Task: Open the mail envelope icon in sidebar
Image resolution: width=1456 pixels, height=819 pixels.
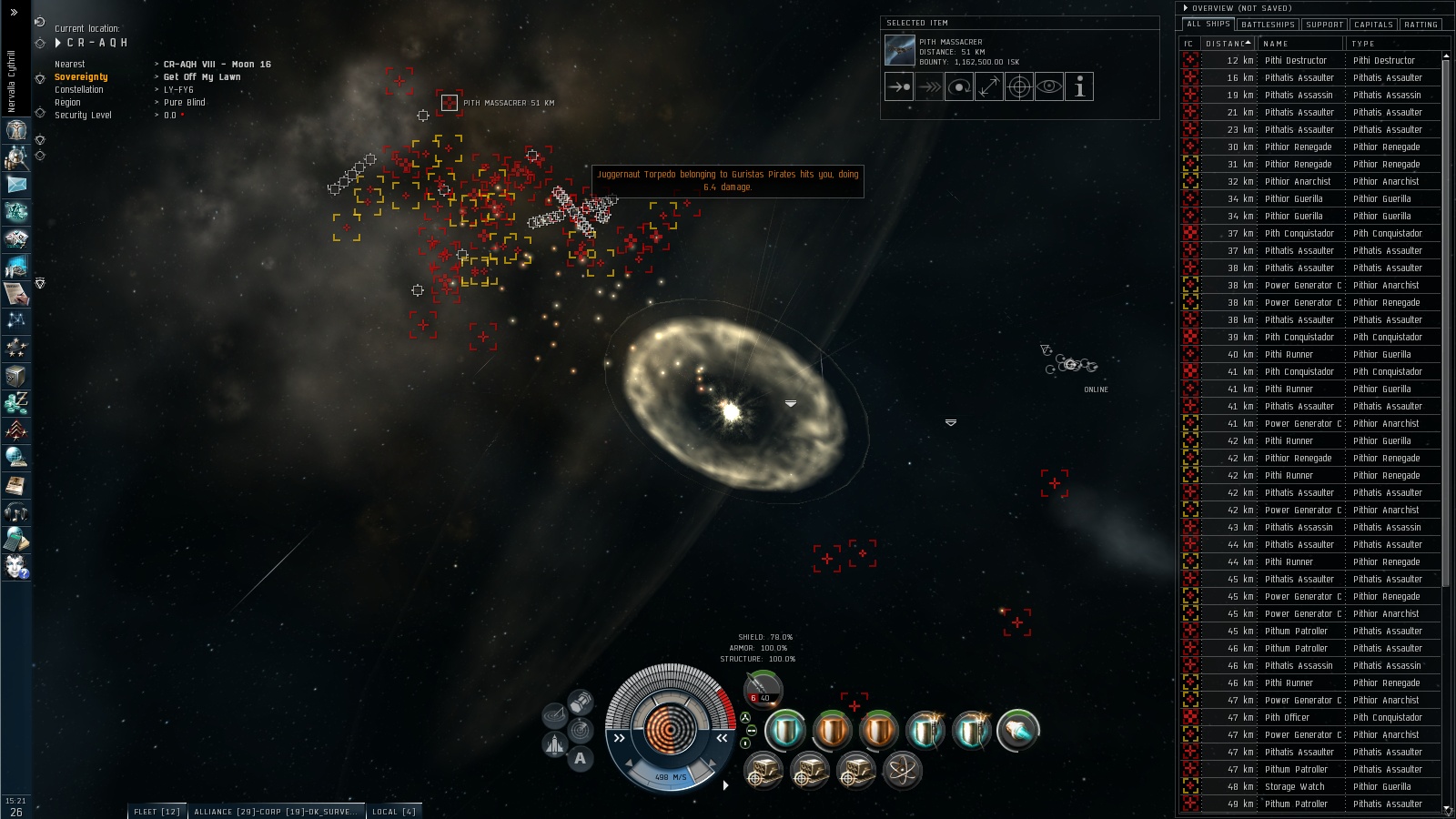Action: click(x=16, y=185)
